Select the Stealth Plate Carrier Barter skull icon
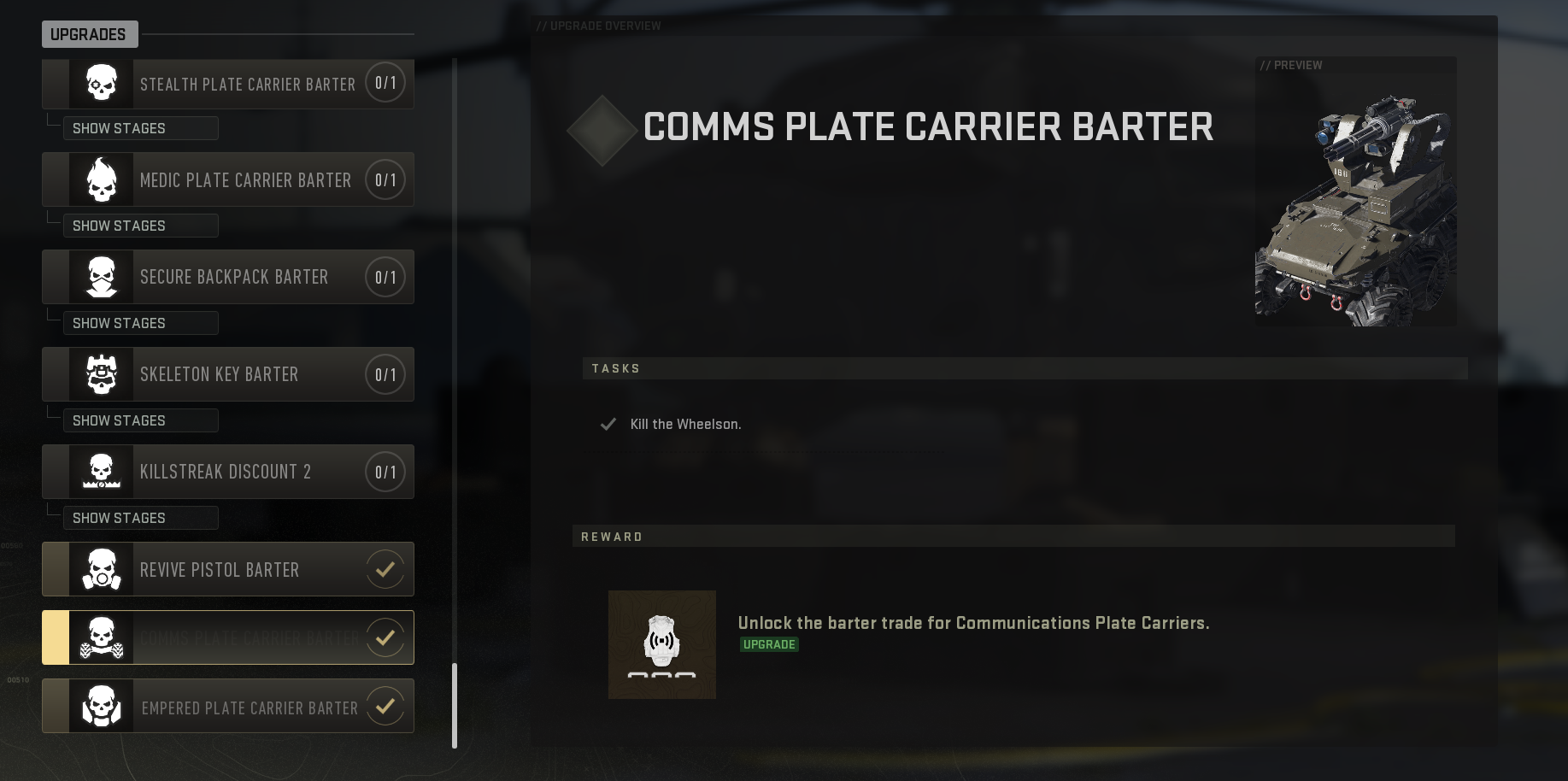This screenshot has height=781, width=1568. pyautogui.click(x=100, y=83)
